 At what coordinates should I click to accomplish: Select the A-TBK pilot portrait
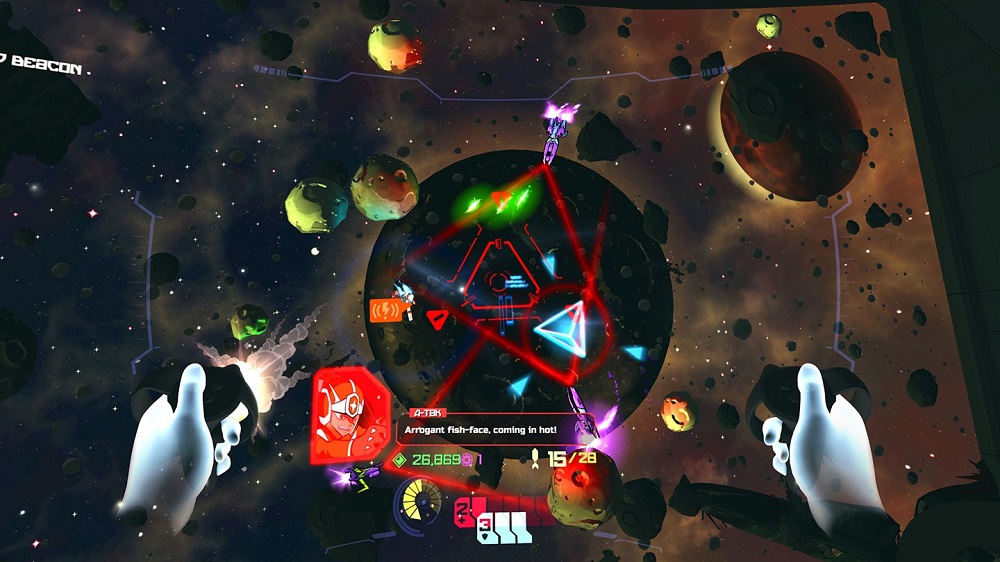coord(350,414)
